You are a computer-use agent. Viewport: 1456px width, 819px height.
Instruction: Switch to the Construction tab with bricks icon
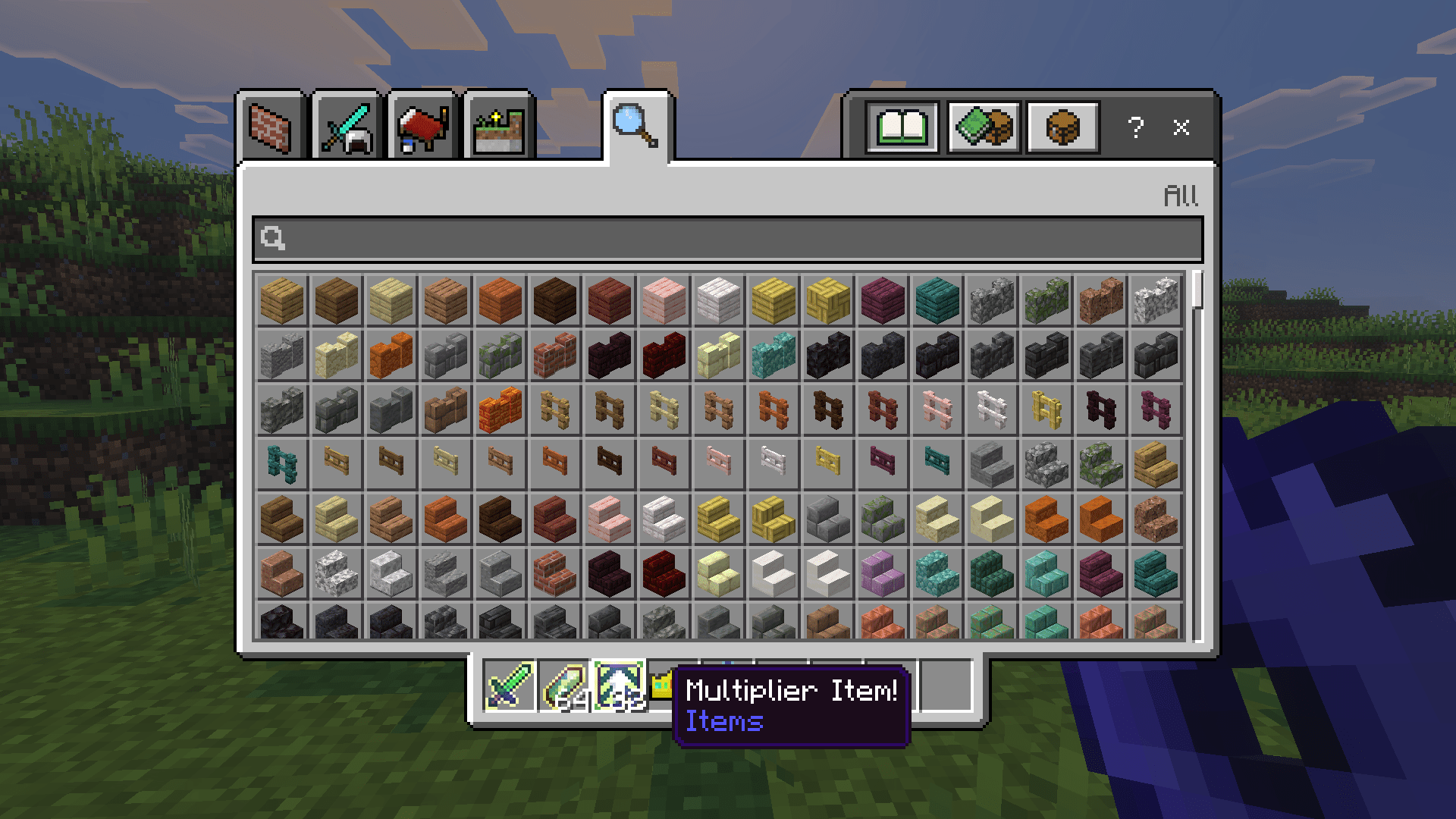click(276, 127)
